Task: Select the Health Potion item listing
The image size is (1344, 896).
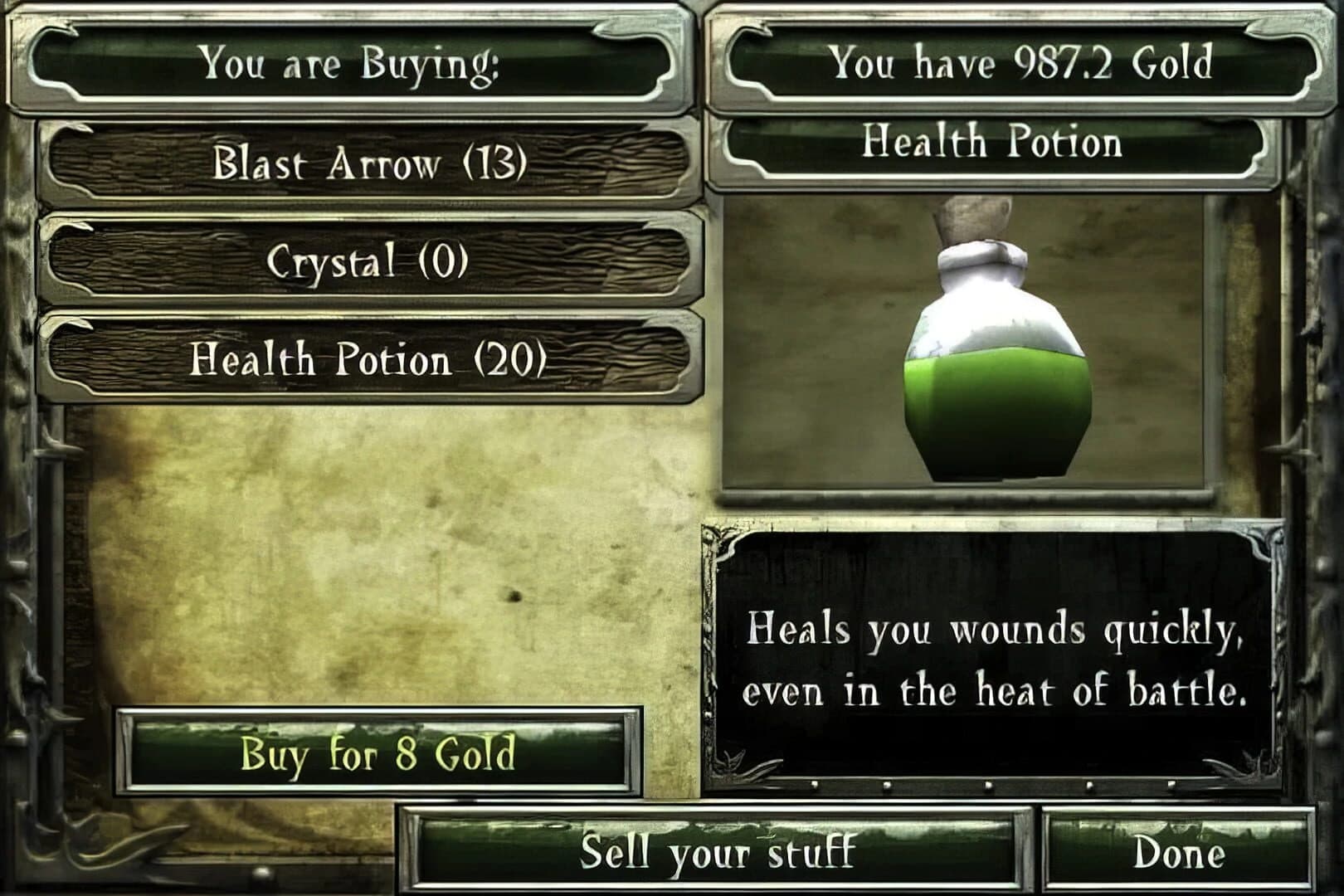Action: (369, 361)
